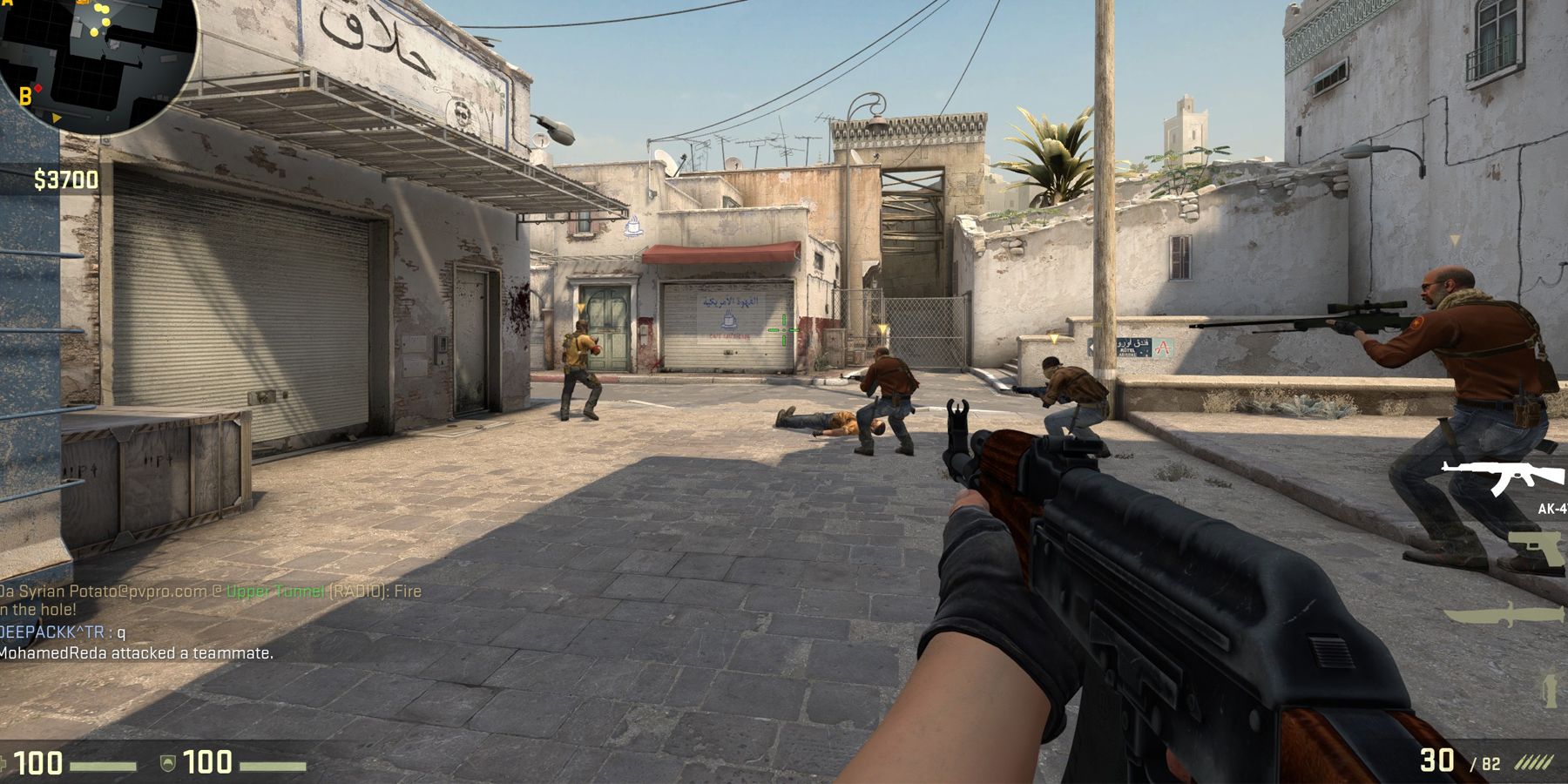Click the red enemy diamond on the minimap
The image size is (1568, 784).
tap(38, 88)
